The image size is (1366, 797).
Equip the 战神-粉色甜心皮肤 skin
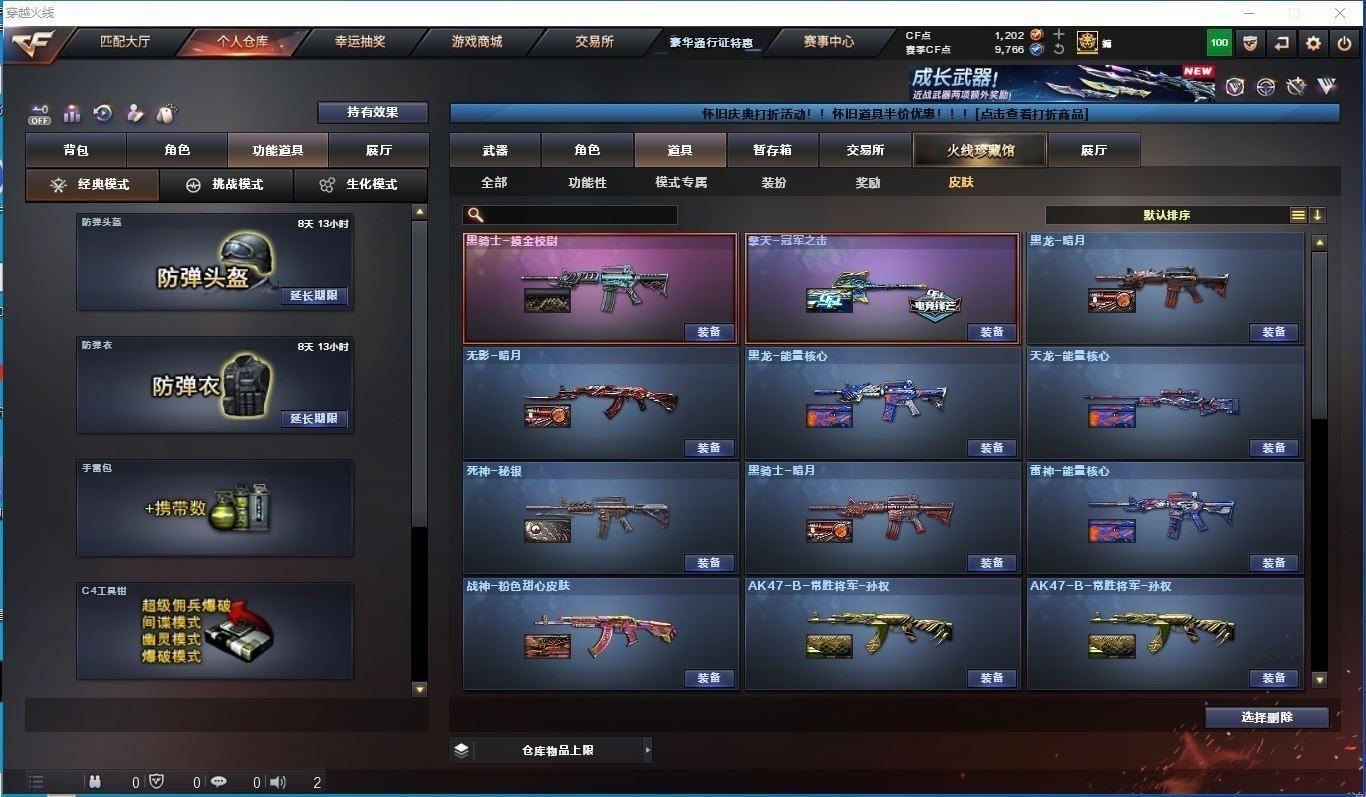coord(709,678)
